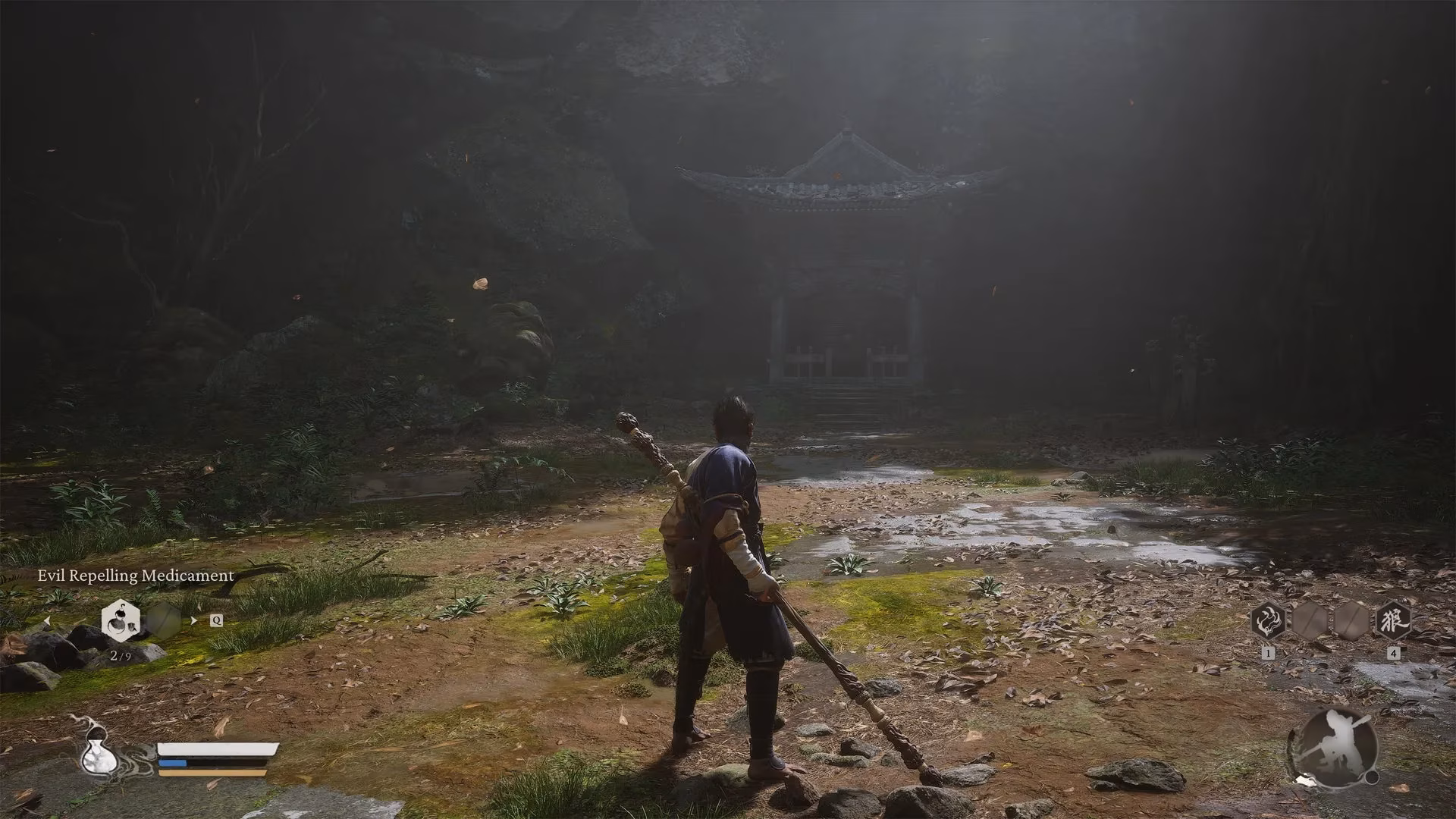
Task: Toggle the transformation spell with its 4 hotkey badge
Action: (x=1394, y=653)
